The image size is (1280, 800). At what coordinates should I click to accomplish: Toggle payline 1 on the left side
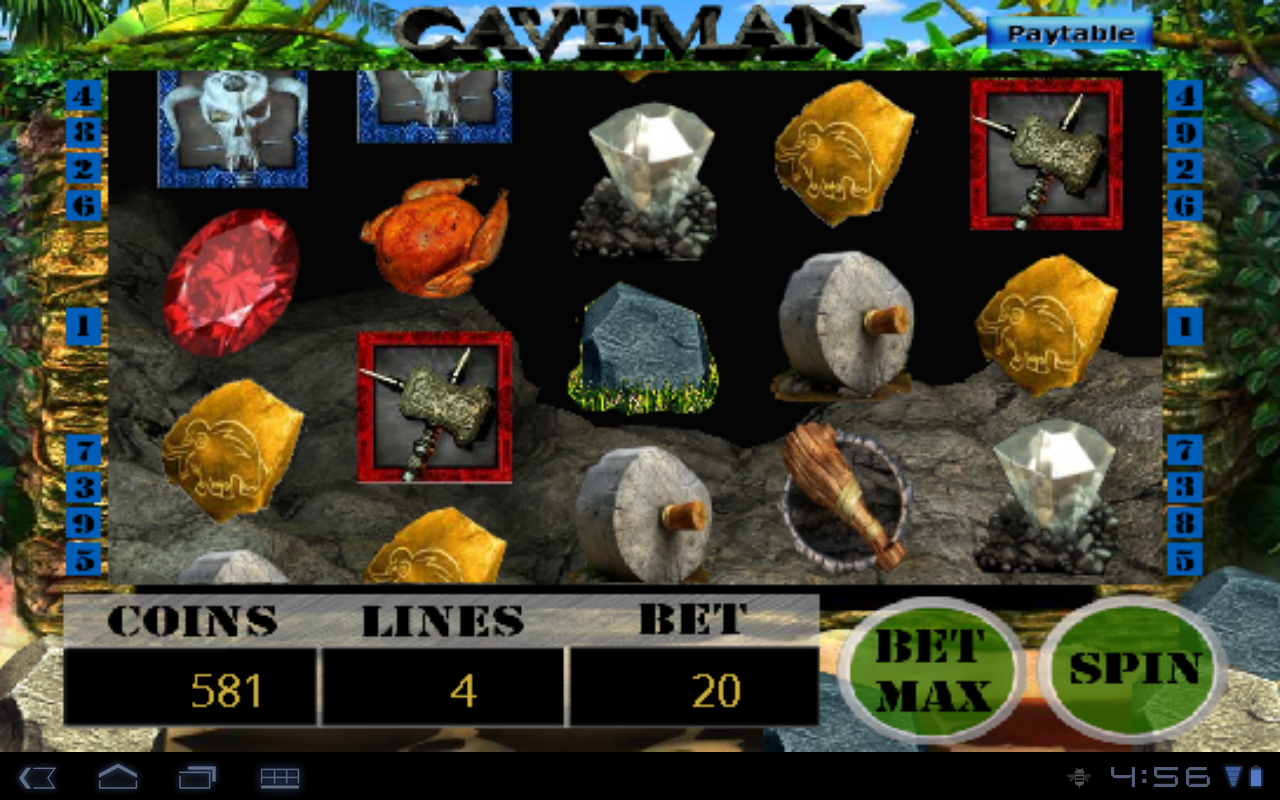pos(84,327)
